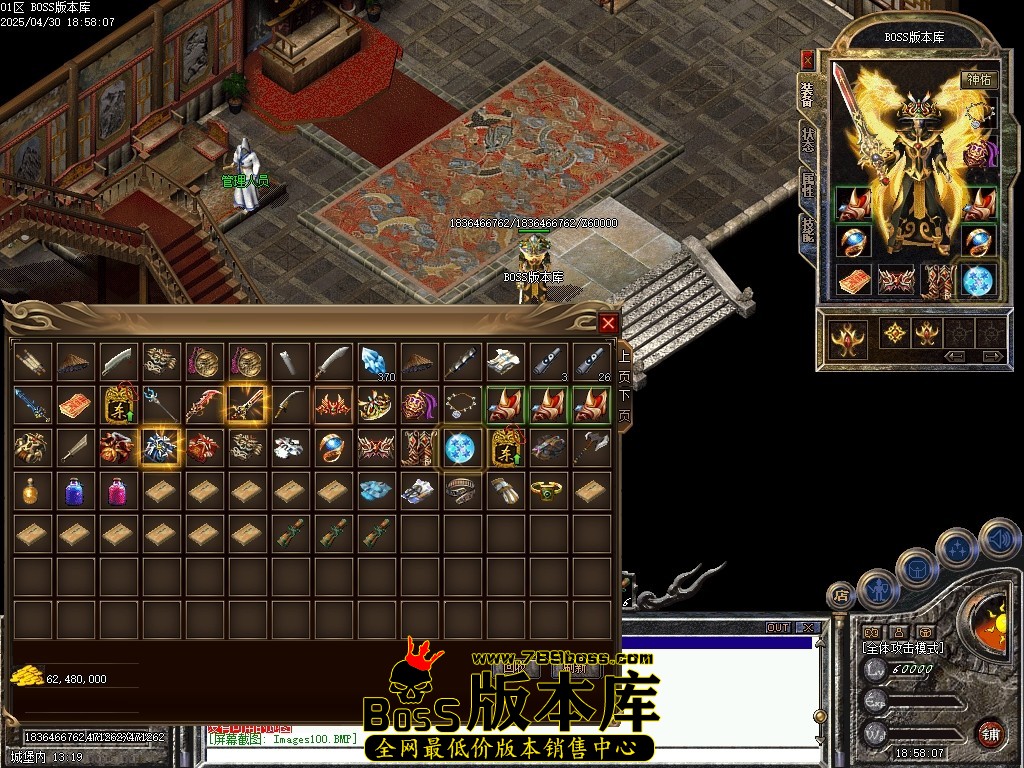1024x768 pixels.
Task: Close the character equipment panel
Action: click(807, 59)
